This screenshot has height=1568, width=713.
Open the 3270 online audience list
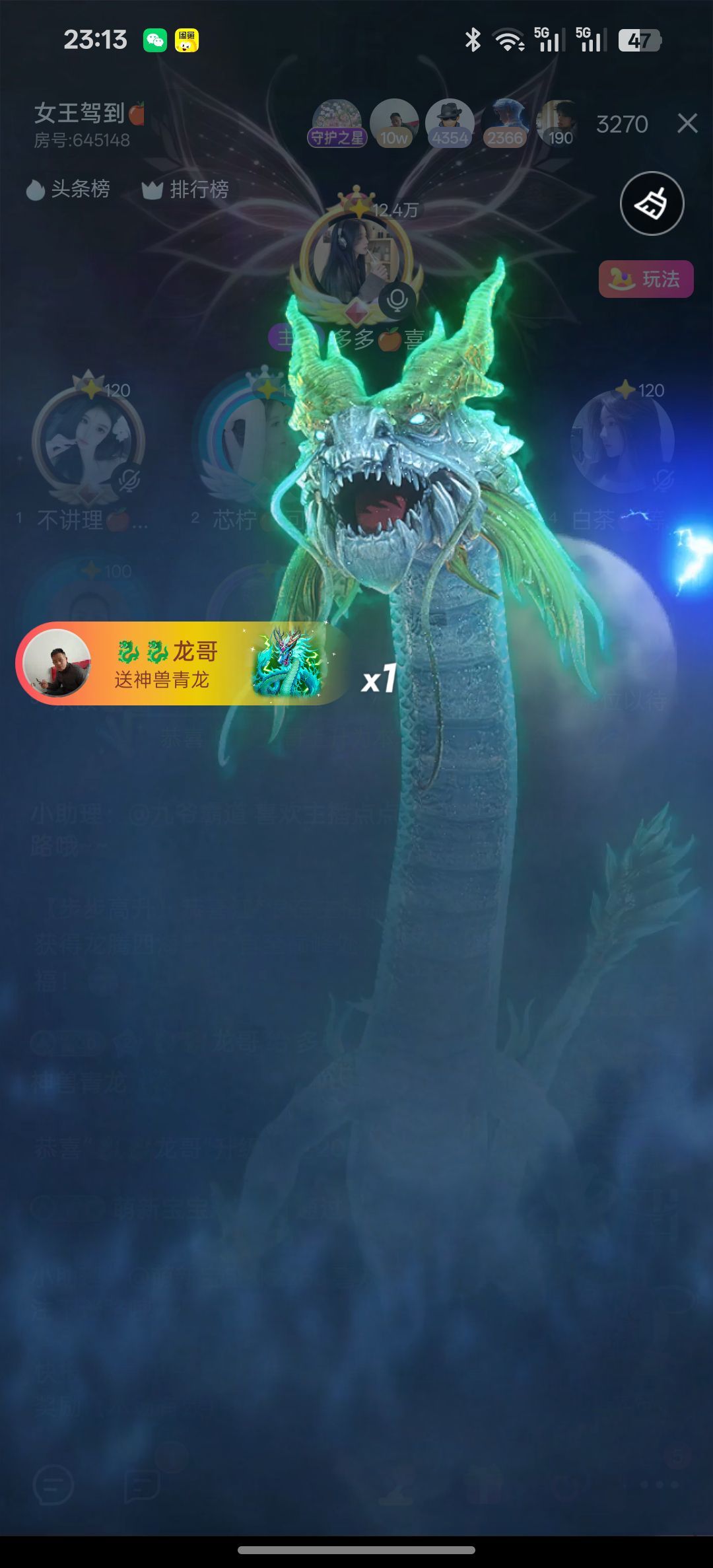click(622, 124)
